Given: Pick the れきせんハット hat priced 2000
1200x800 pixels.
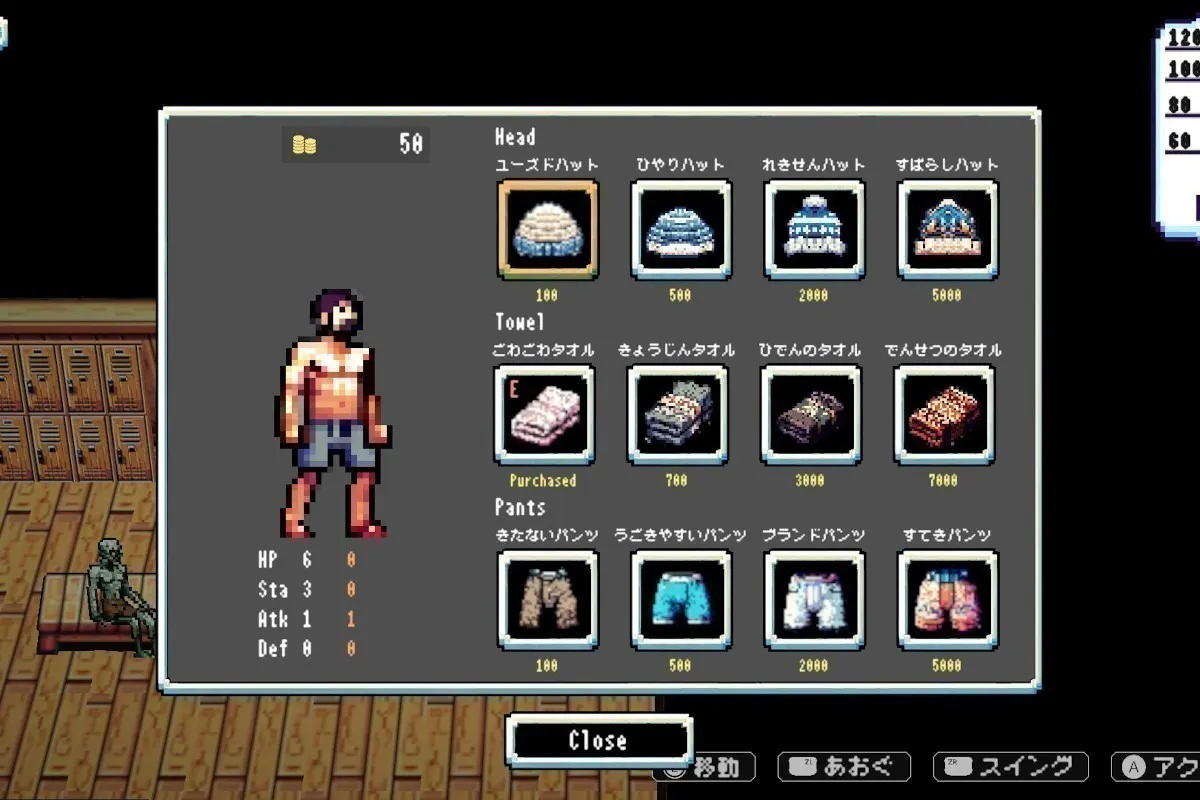Looking at the screenshot, I should click(814, 229).
